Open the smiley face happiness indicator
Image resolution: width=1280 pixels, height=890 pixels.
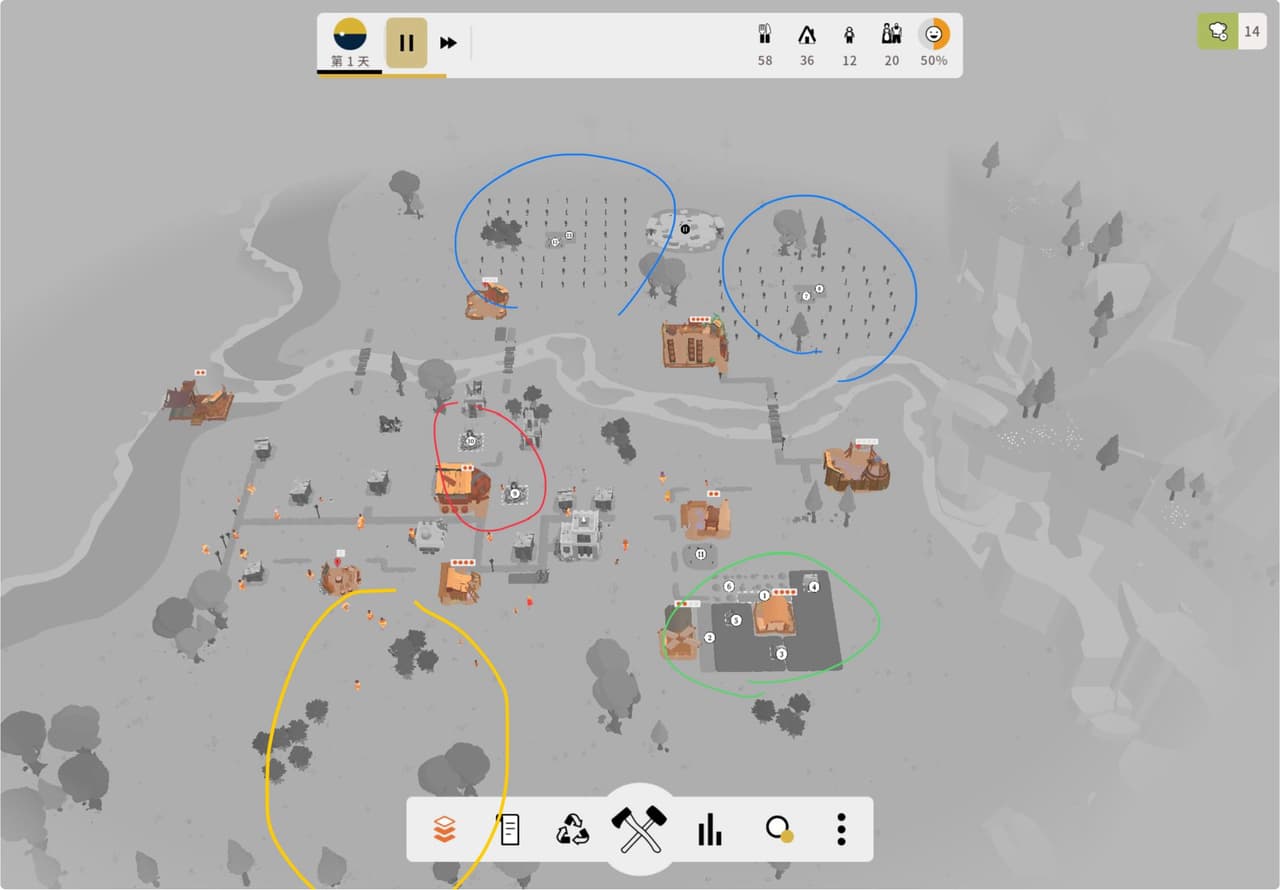(934, 34)
